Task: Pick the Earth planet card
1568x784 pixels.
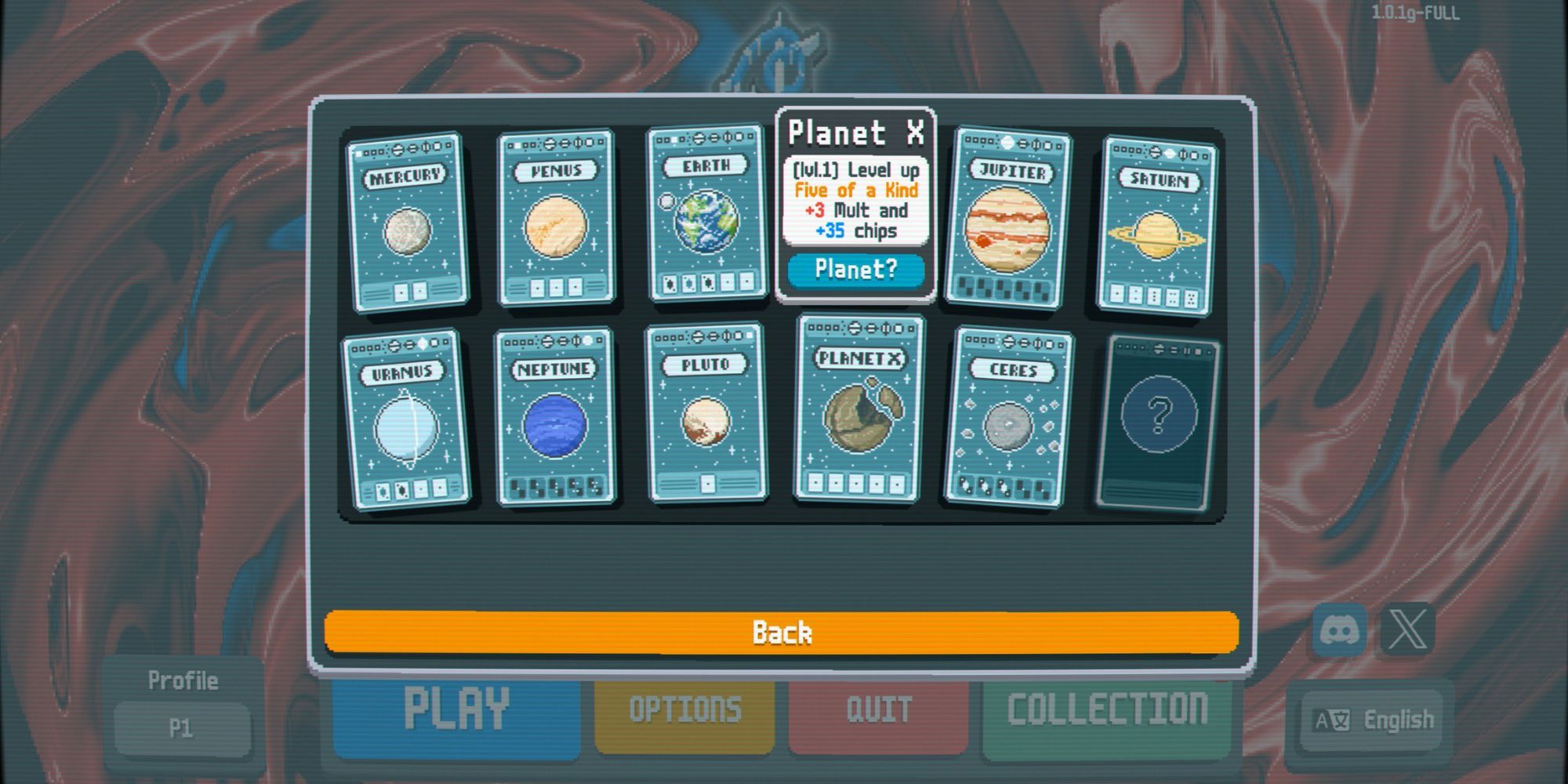Action: pos(706,213)
